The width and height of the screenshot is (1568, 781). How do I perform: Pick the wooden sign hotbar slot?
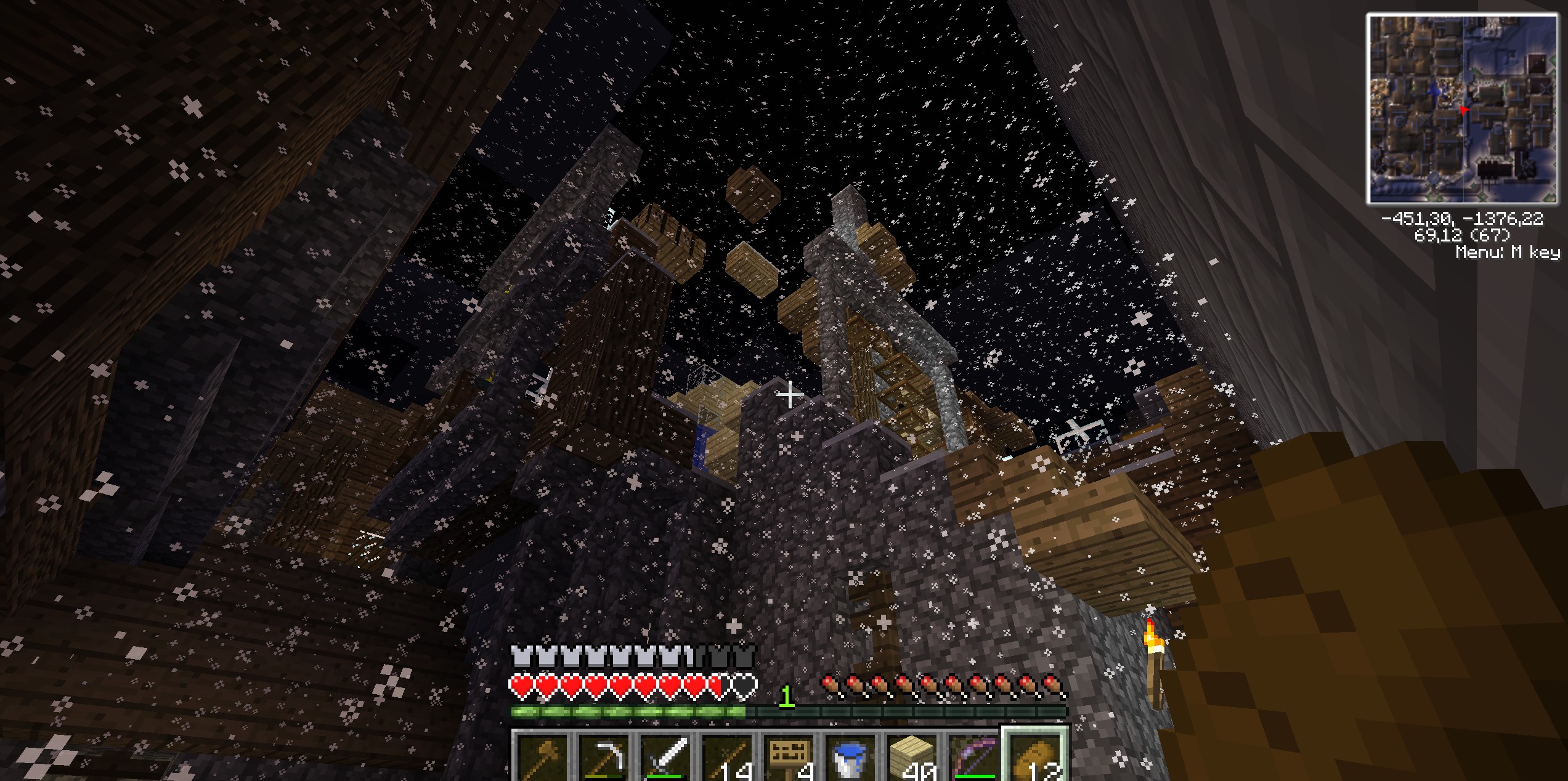(x=790, y=758)
